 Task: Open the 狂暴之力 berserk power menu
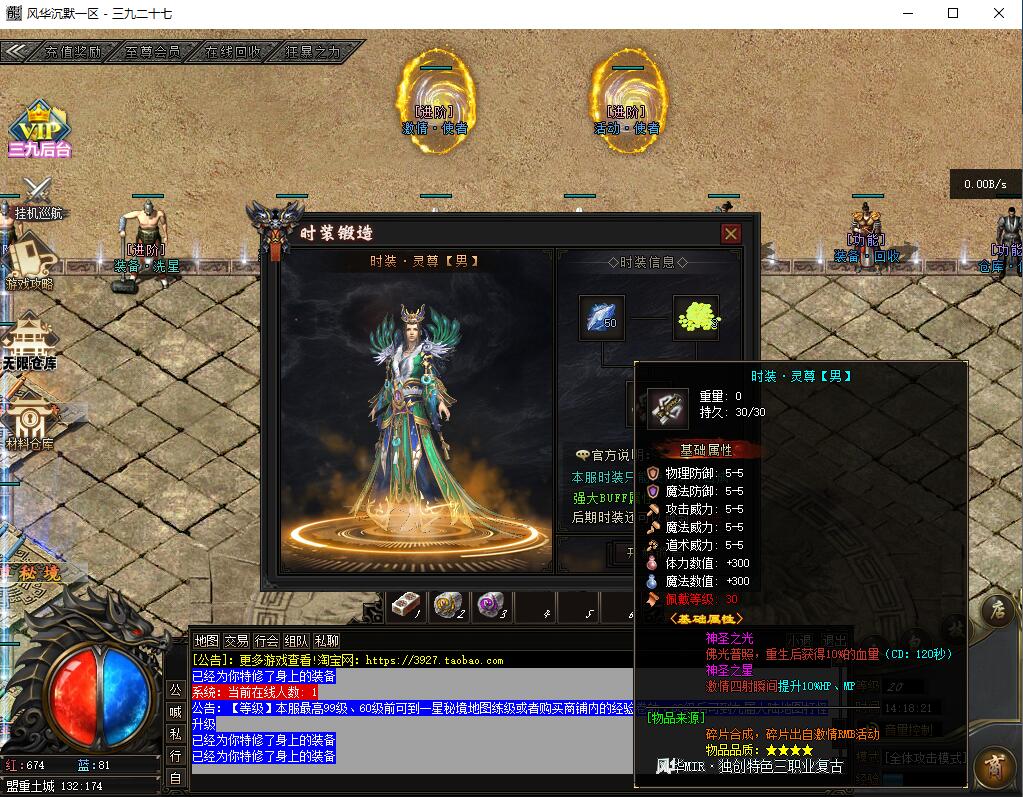312,51
